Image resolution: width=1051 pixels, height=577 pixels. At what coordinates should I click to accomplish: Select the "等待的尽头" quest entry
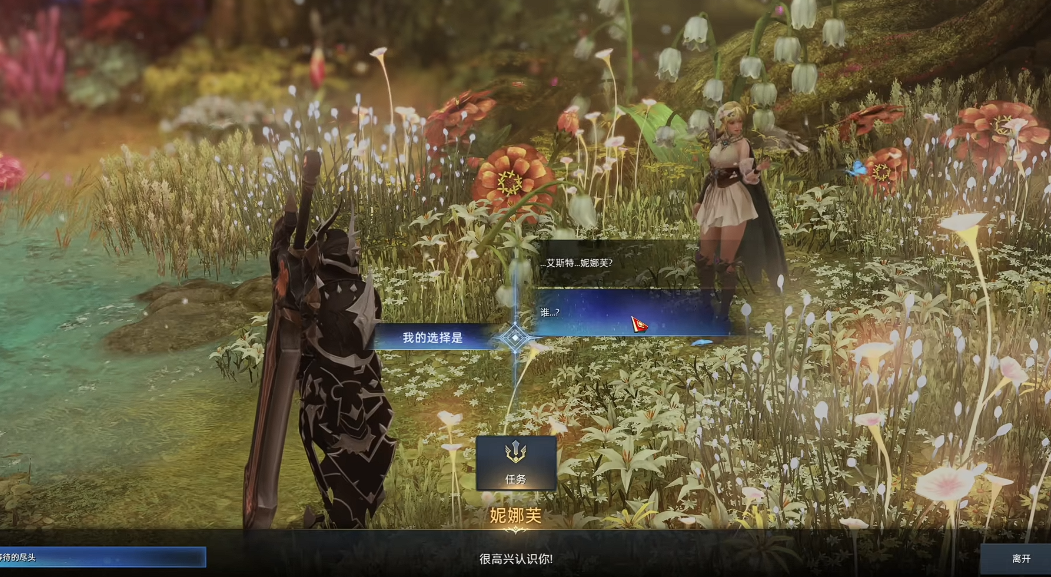[x=100, y=557]
